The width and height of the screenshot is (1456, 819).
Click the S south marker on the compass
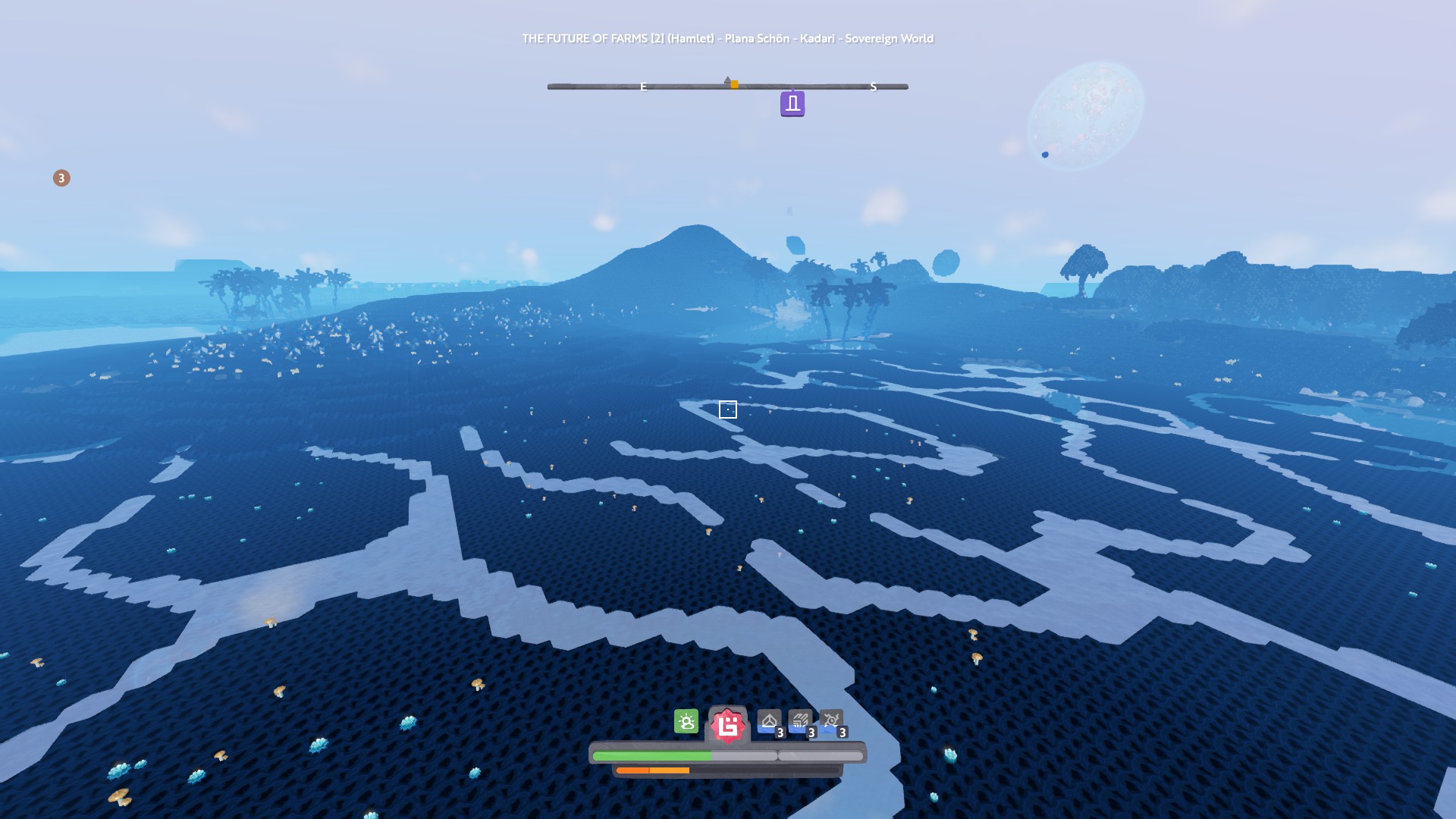click(875, 87)
